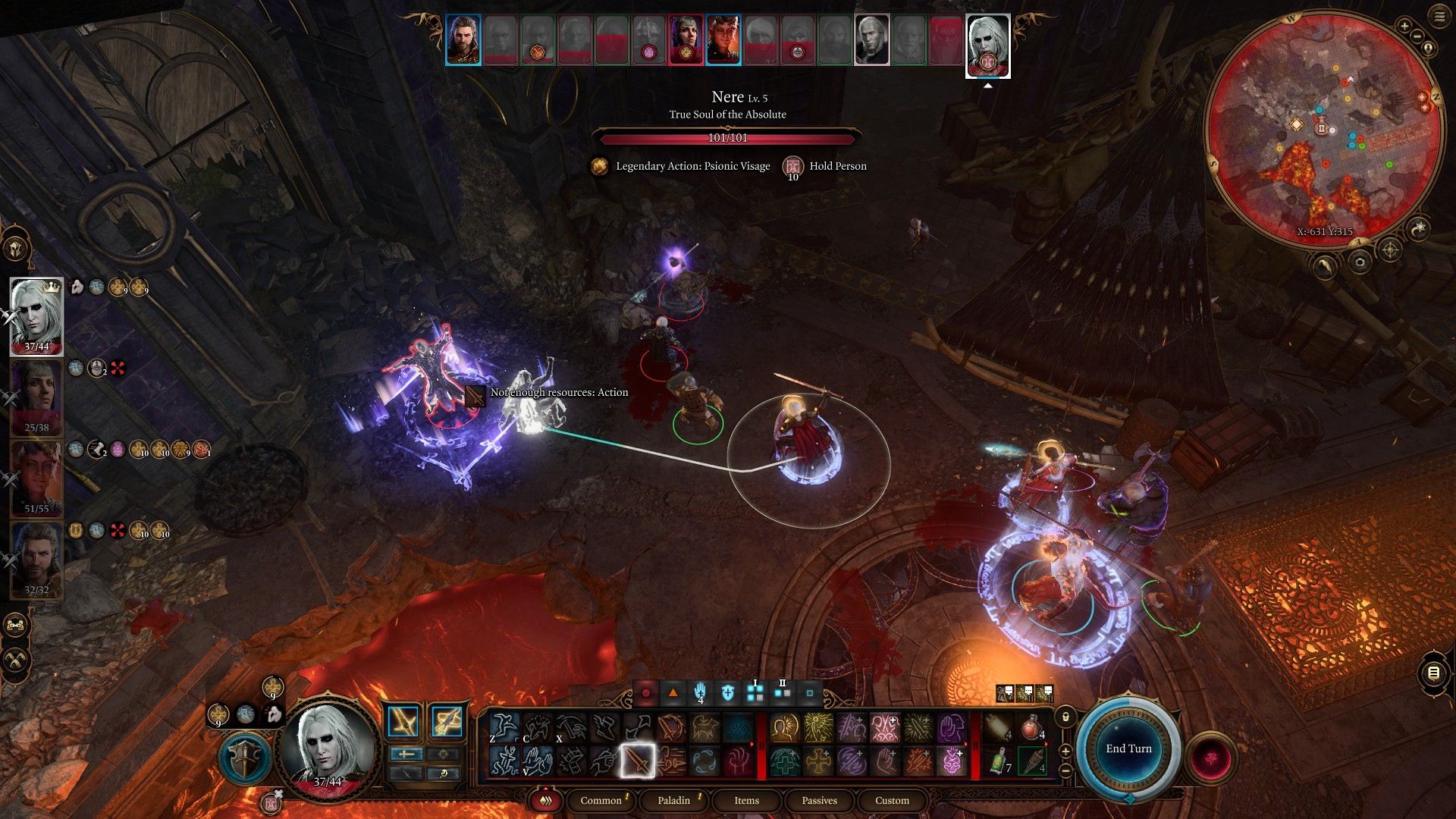Viewport: 1456px width, 819px height.
Task: Switch to the Passives tab
Action: point(819,800)
